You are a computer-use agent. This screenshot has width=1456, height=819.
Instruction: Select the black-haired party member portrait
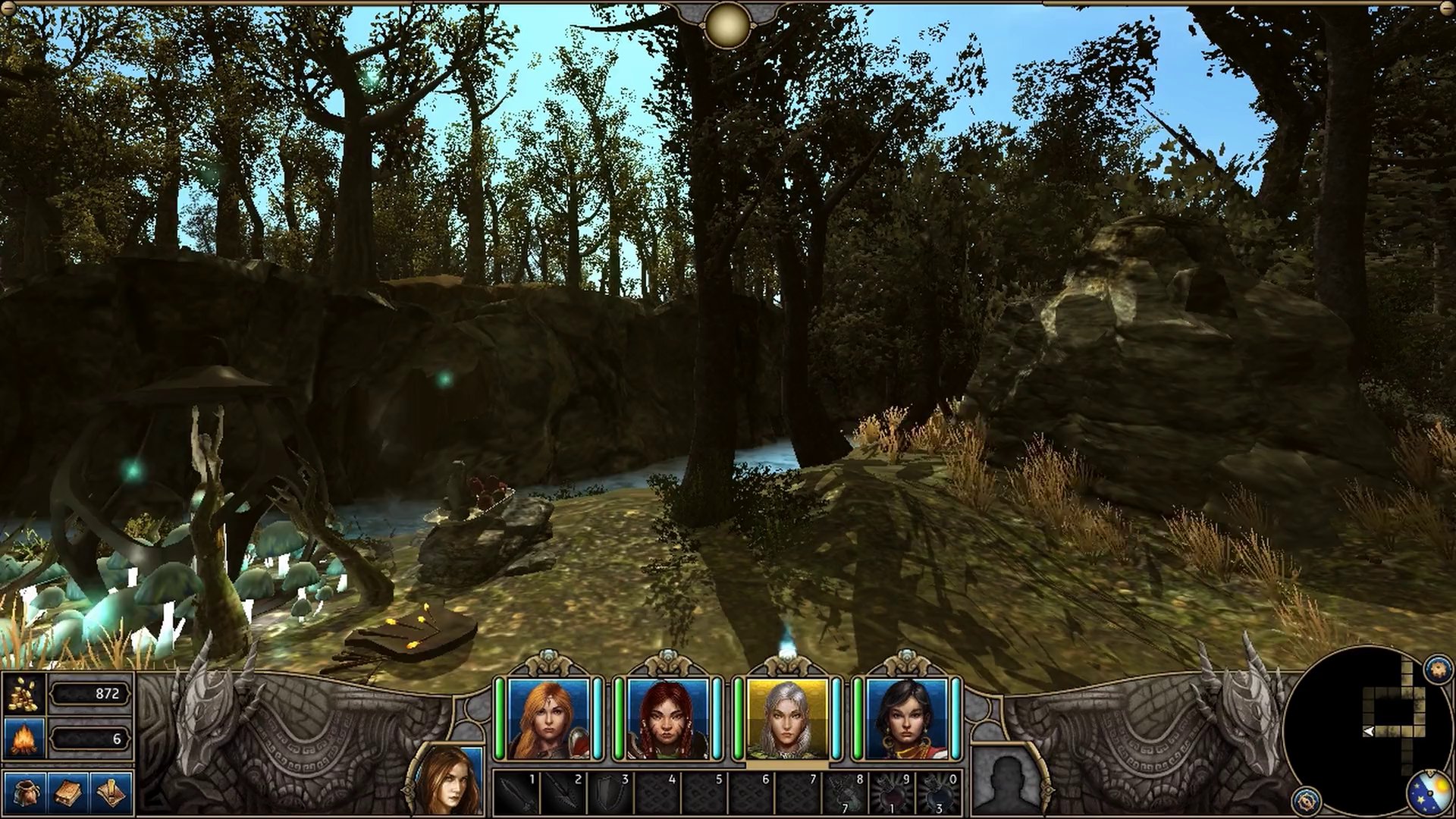click(x=906, y=719)
